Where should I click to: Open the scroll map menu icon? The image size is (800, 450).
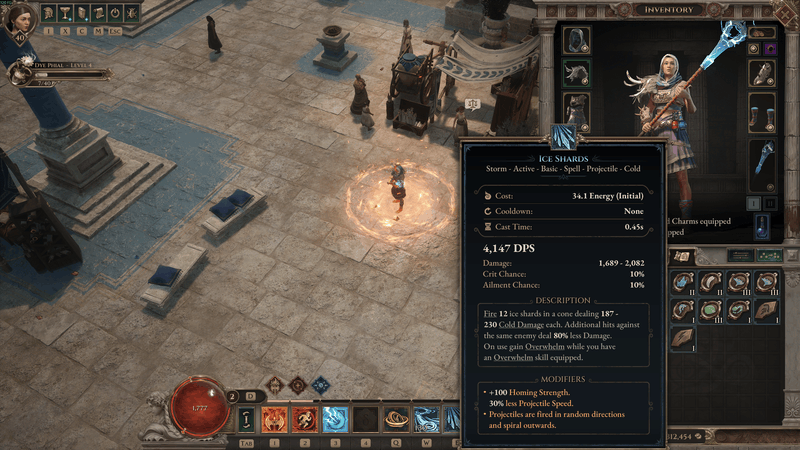(x=98, y=13)
